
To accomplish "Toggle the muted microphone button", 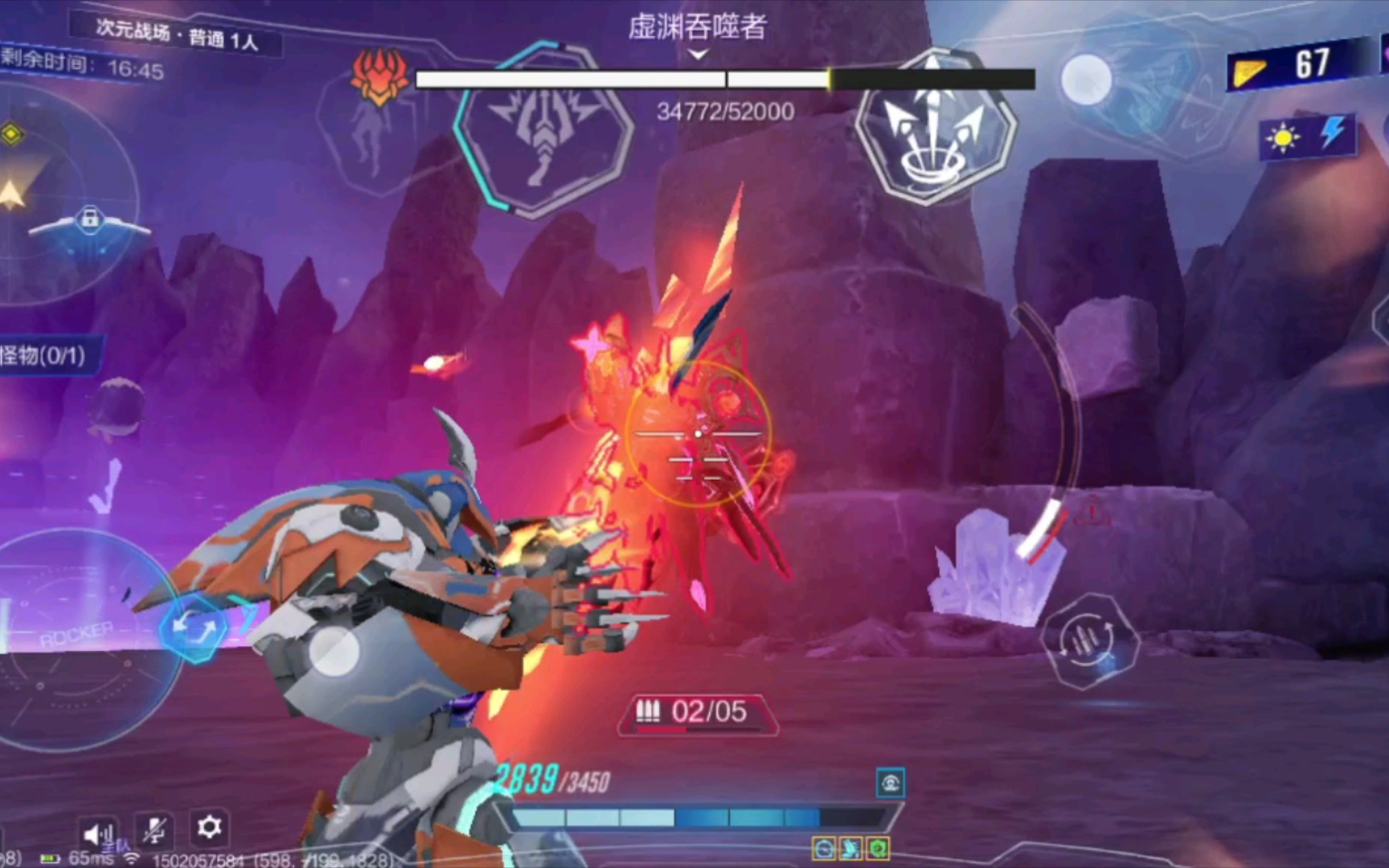I will coord(154,830).
